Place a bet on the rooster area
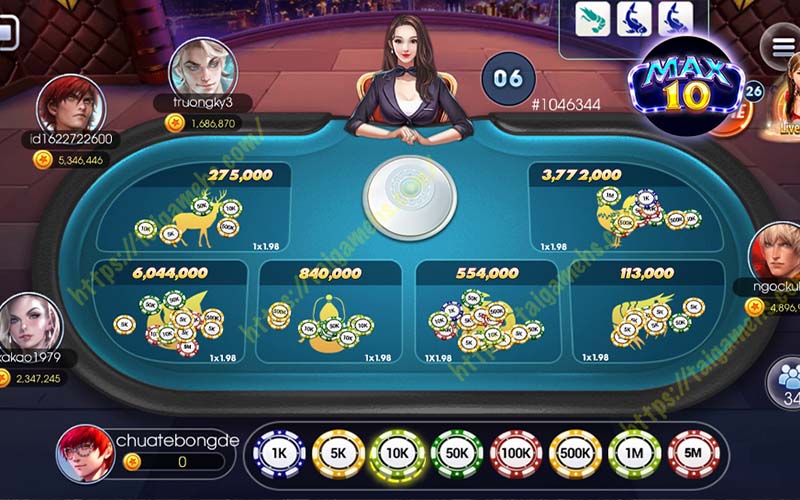This screenshot has height=500, width=800. [624, 208]
